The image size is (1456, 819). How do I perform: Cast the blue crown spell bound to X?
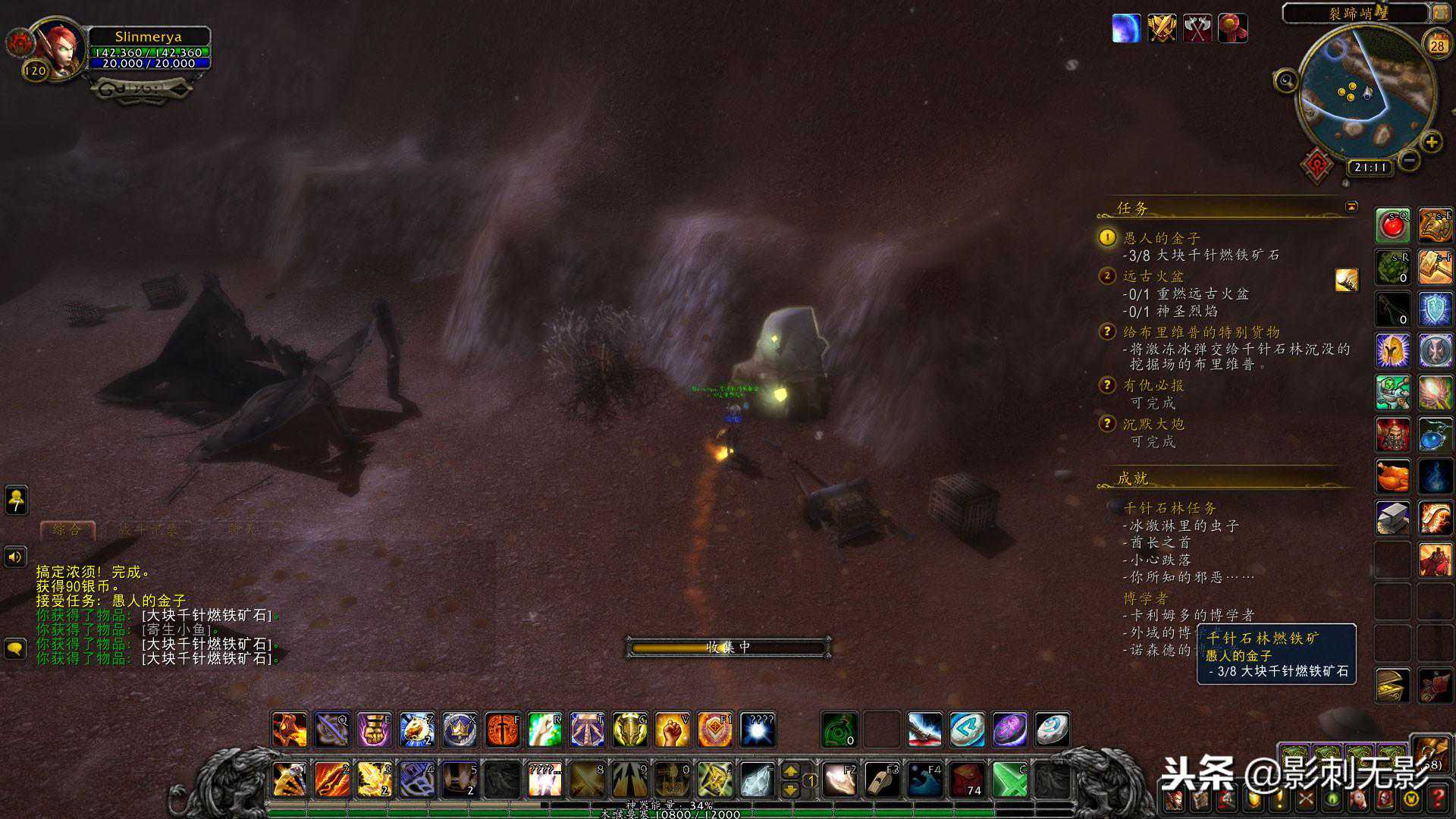460,730
